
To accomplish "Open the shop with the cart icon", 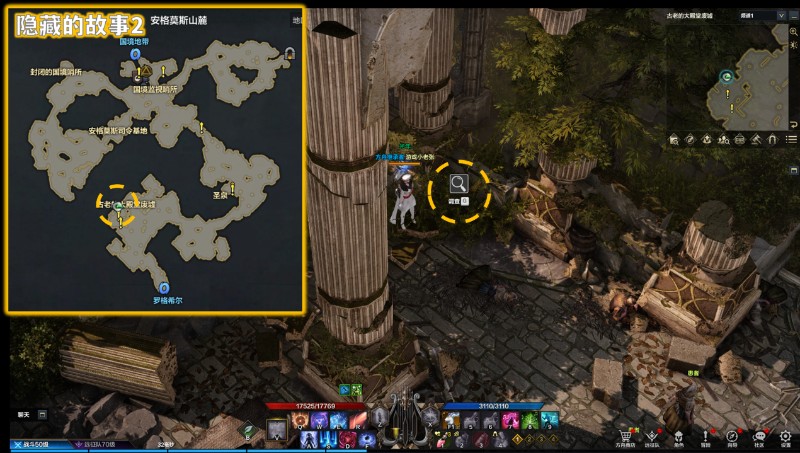I will click(627, 436).
